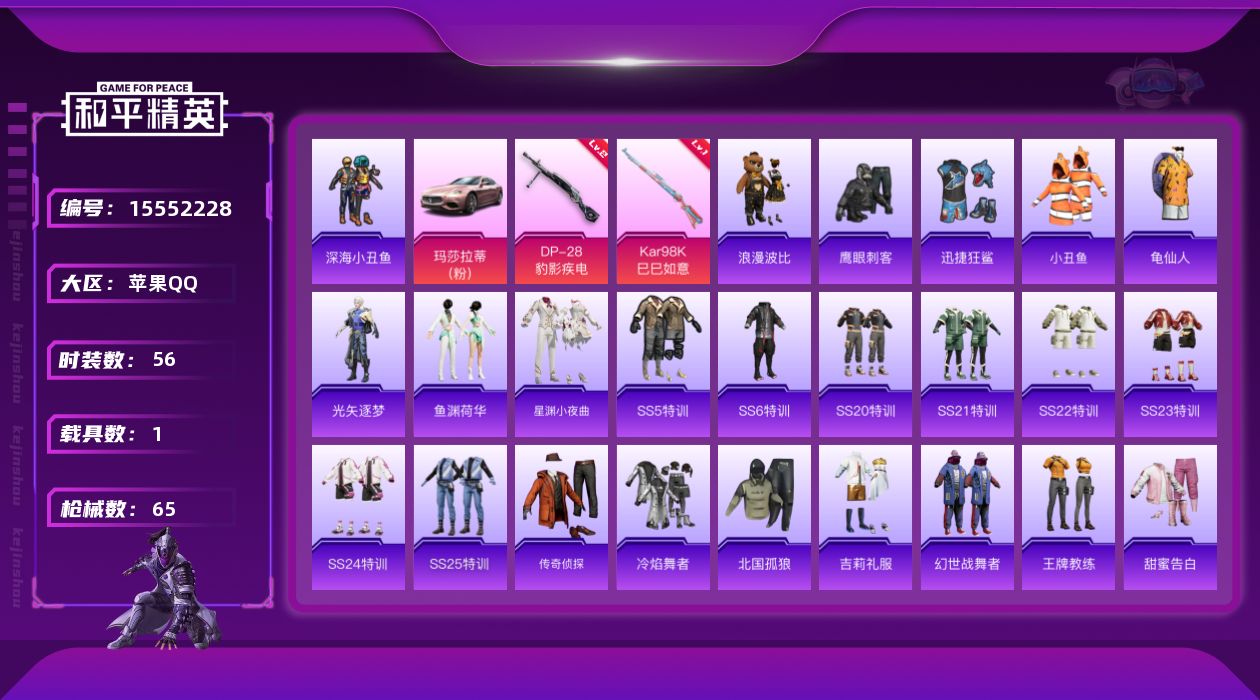This screenshot has width=1260, height=700.
Task: Open the 龟仙人 outfit tile
Action: pyautogui.click(x=1170, y=211)
